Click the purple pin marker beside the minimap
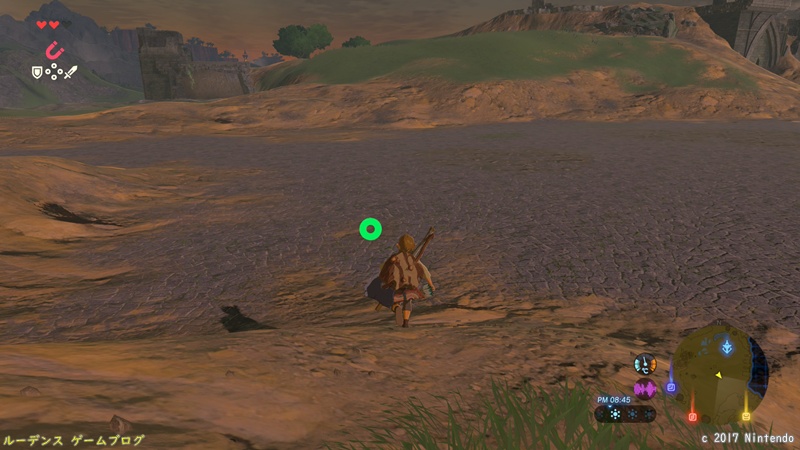 tap(671, 386)
